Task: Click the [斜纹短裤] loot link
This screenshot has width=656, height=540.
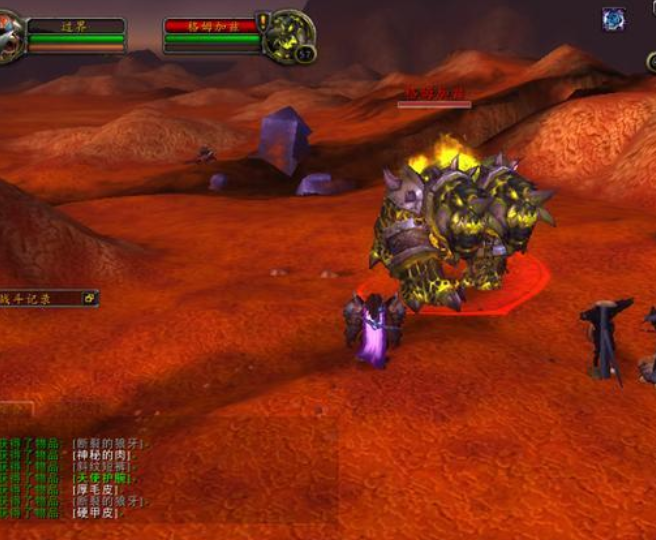Action: coord(103,467)
